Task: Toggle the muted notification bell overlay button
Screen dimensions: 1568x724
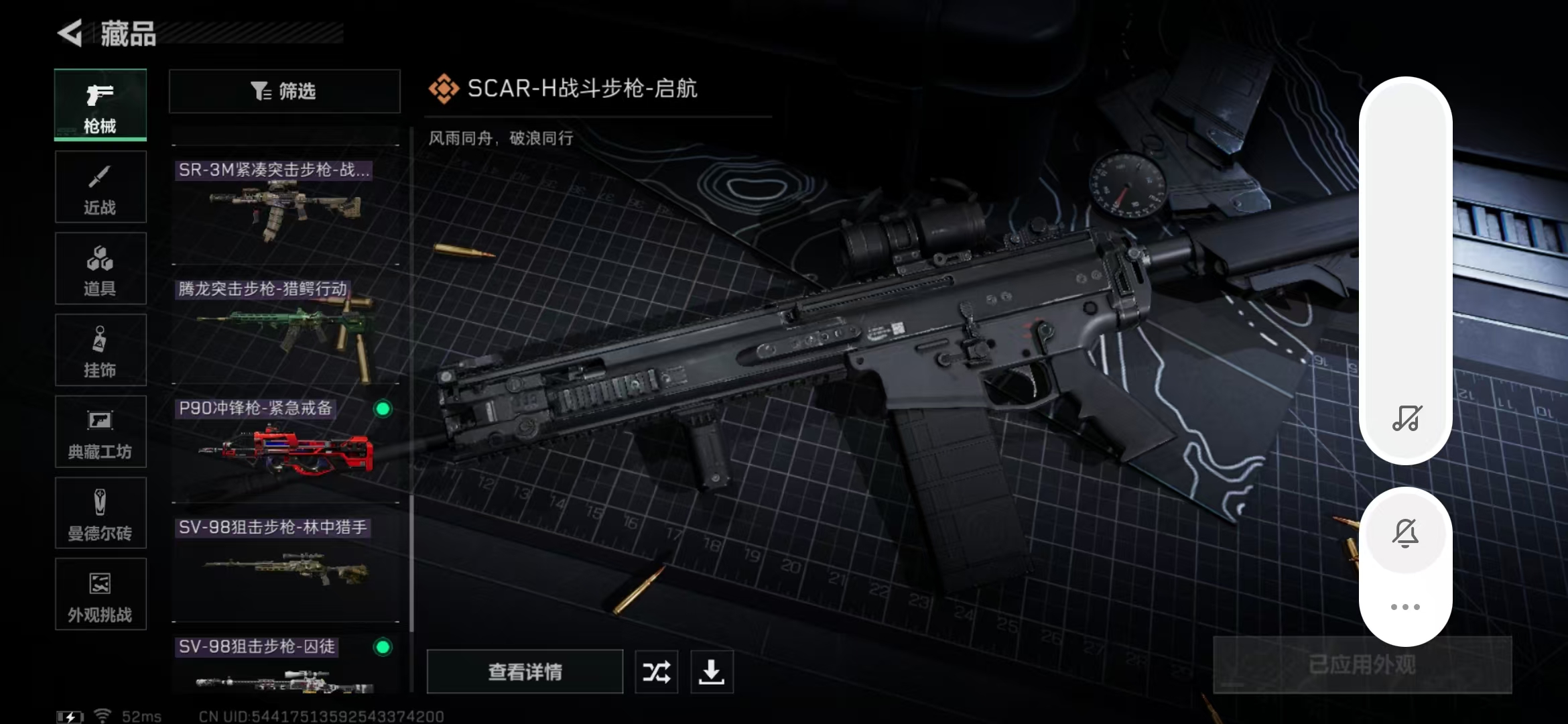Action: (x=1405, y=534)
